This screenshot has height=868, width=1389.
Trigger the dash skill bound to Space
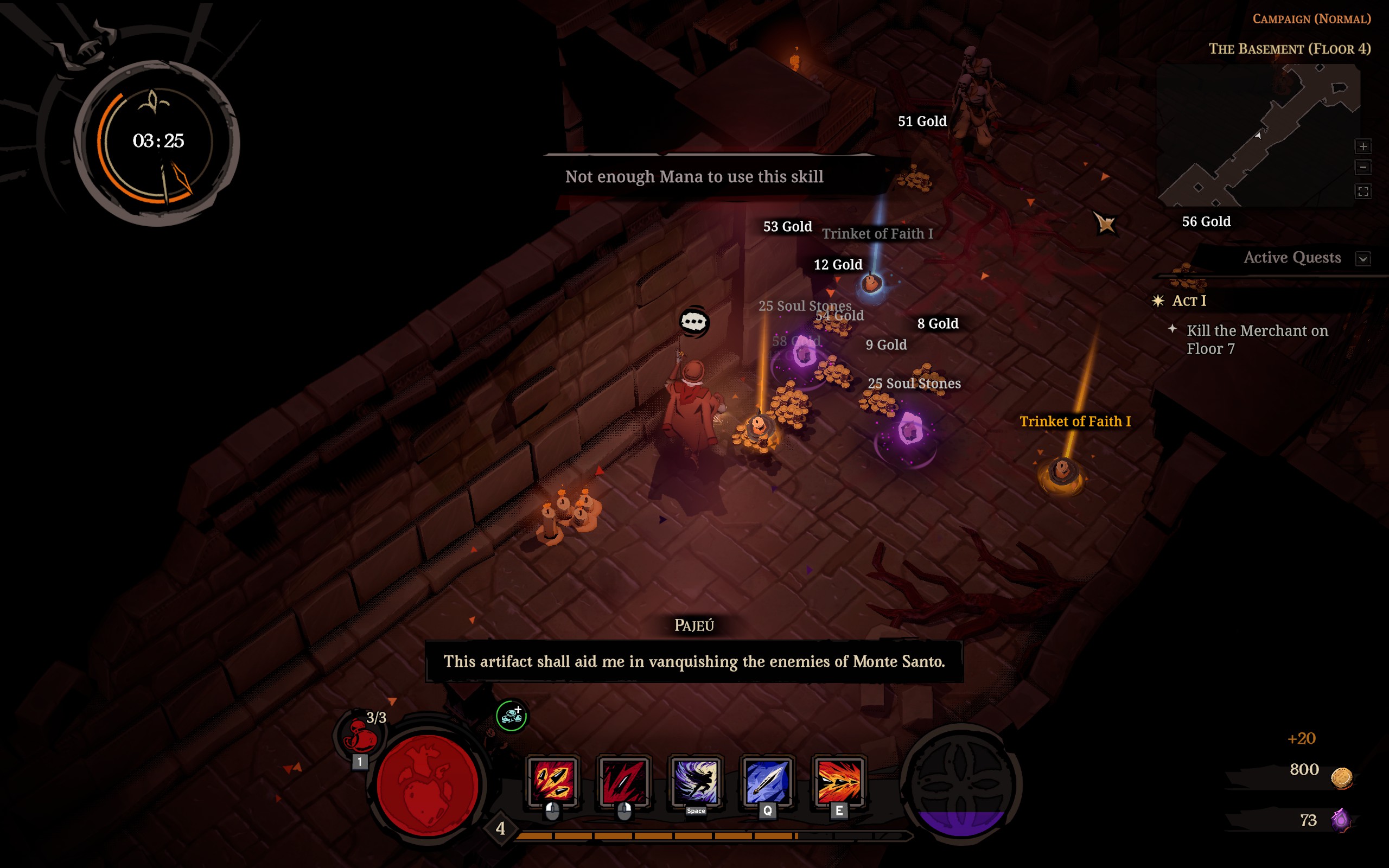click(696, 781)
